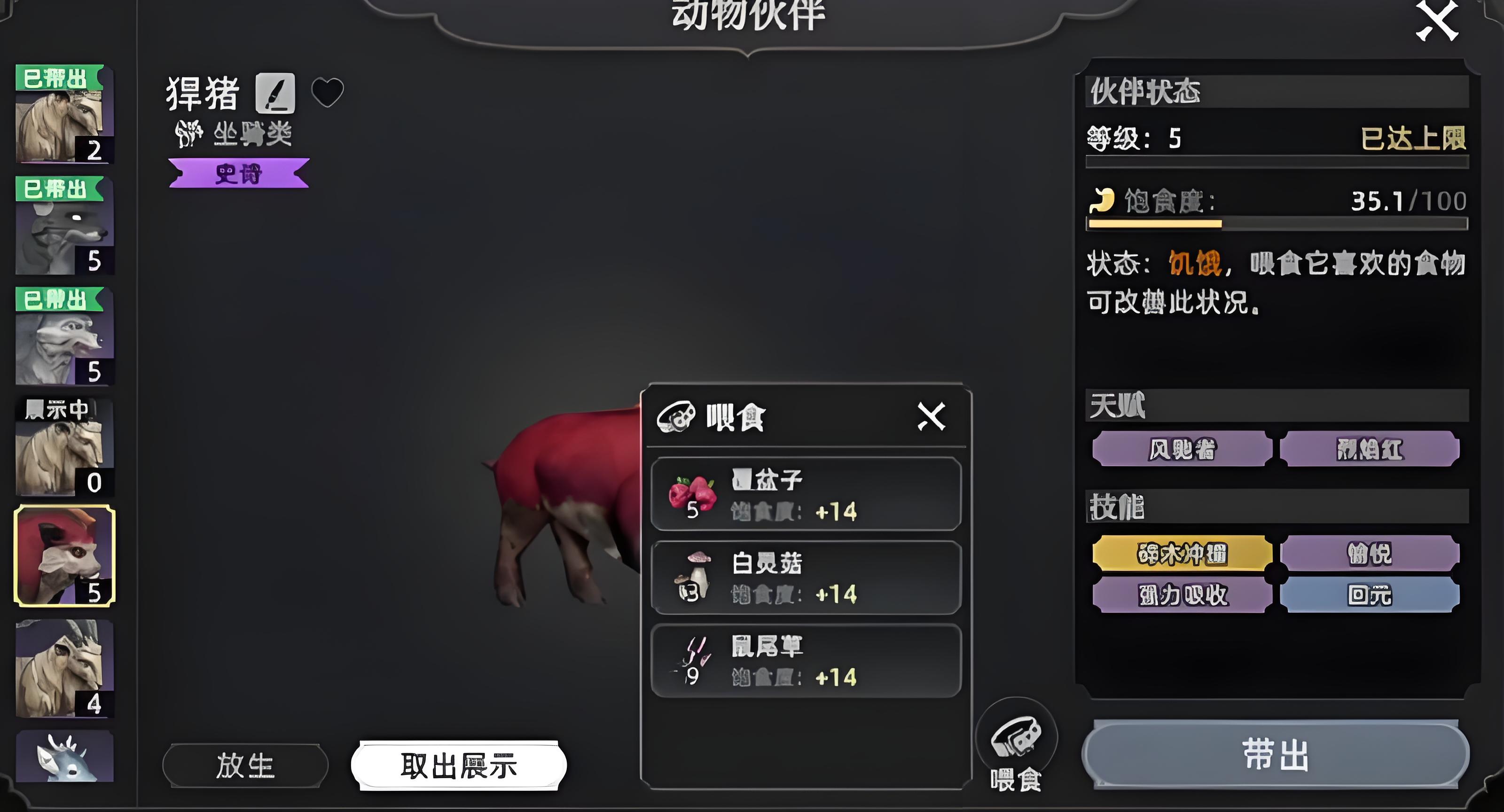Choose 取出展示 display button
This screenshot has width=1504, height=812.
[x=458, y=765]
